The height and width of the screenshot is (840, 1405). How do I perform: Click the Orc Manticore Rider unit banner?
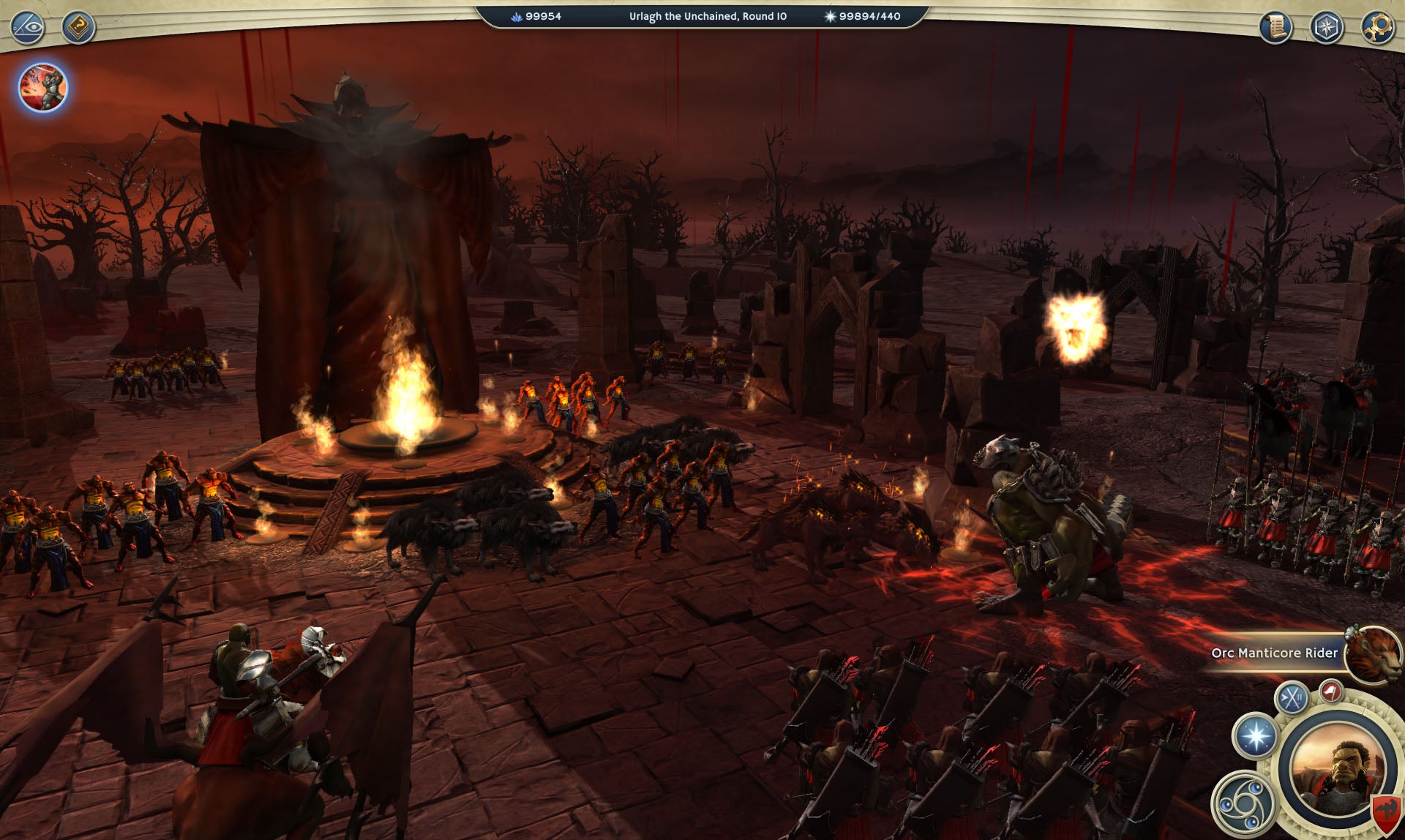coord(1274,653)
